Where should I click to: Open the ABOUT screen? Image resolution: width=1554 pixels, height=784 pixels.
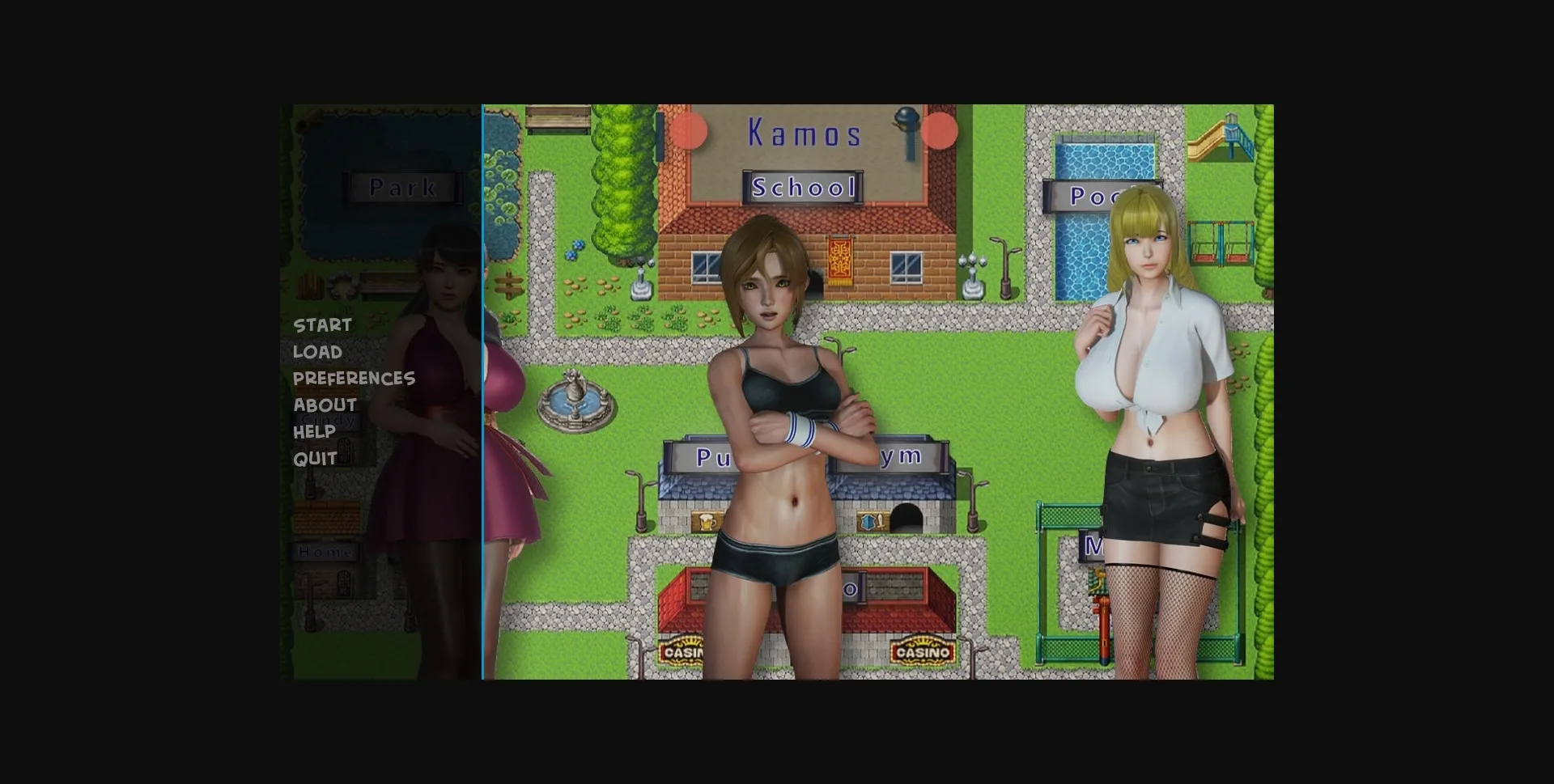[324, 405]
